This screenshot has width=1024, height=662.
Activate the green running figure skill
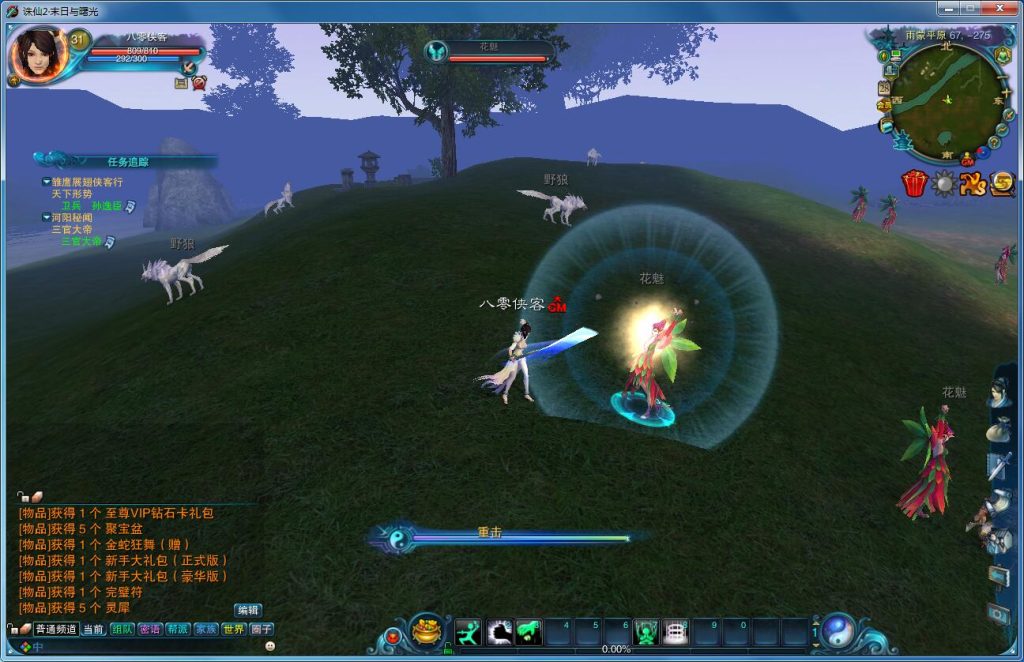pyautogui.click(x=468, y=632)
